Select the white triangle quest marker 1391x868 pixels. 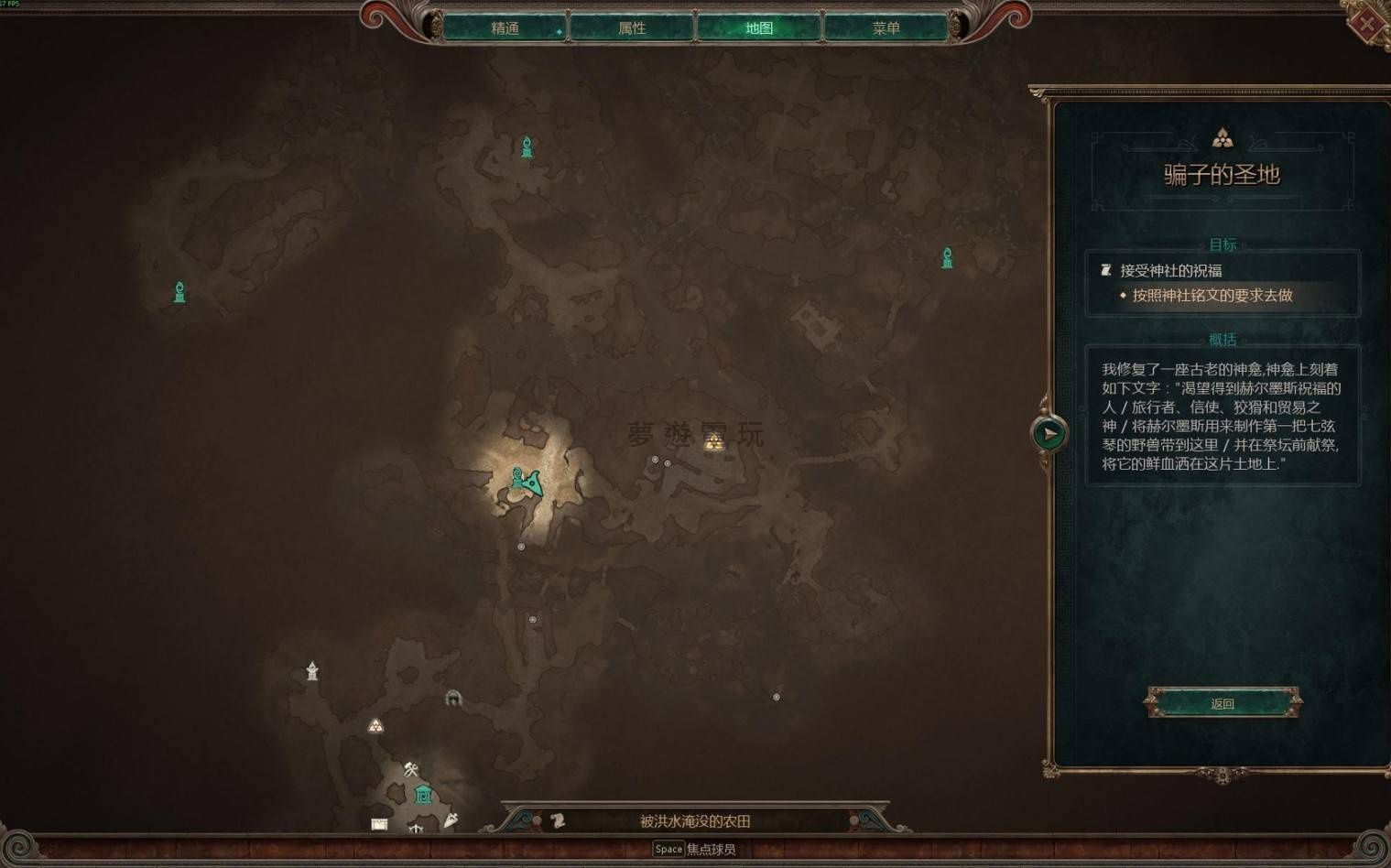click(375, 726)
